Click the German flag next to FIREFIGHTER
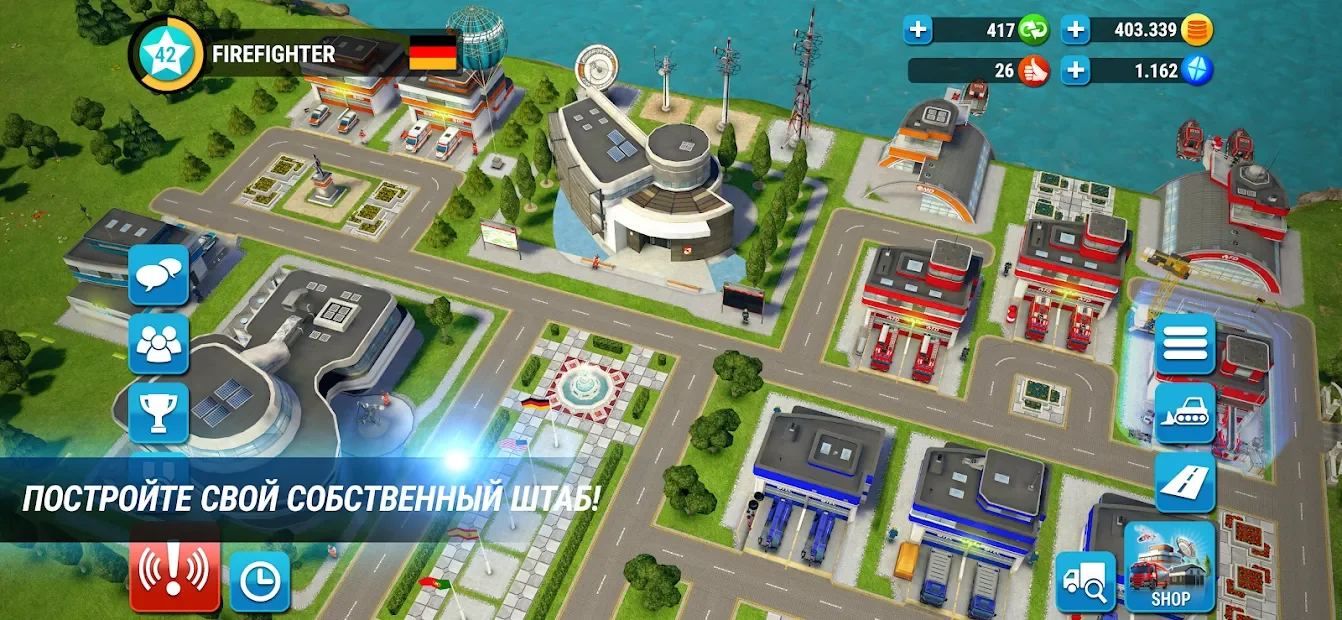 pos(432,53)
